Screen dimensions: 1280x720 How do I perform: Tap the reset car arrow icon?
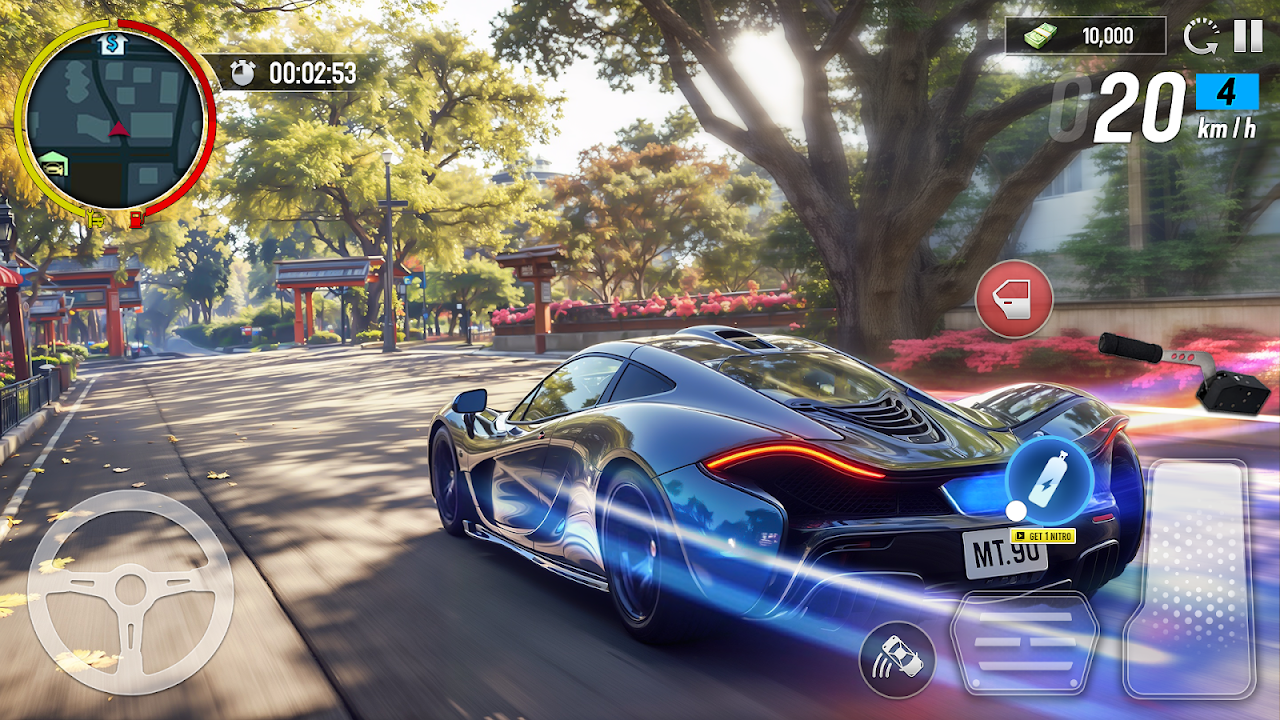1200,37
